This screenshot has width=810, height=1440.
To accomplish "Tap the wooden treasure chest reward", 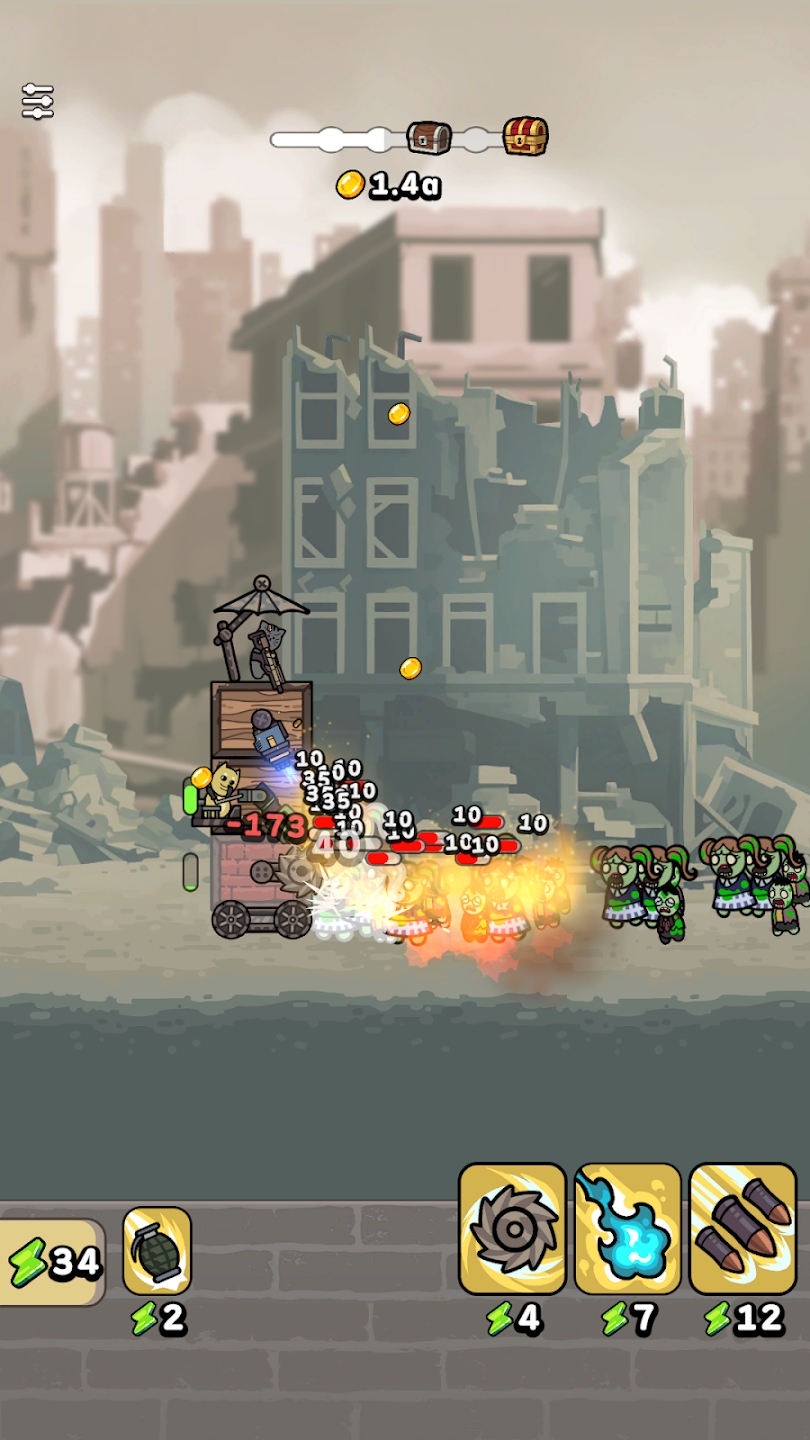I will click(x=429, y=138).
